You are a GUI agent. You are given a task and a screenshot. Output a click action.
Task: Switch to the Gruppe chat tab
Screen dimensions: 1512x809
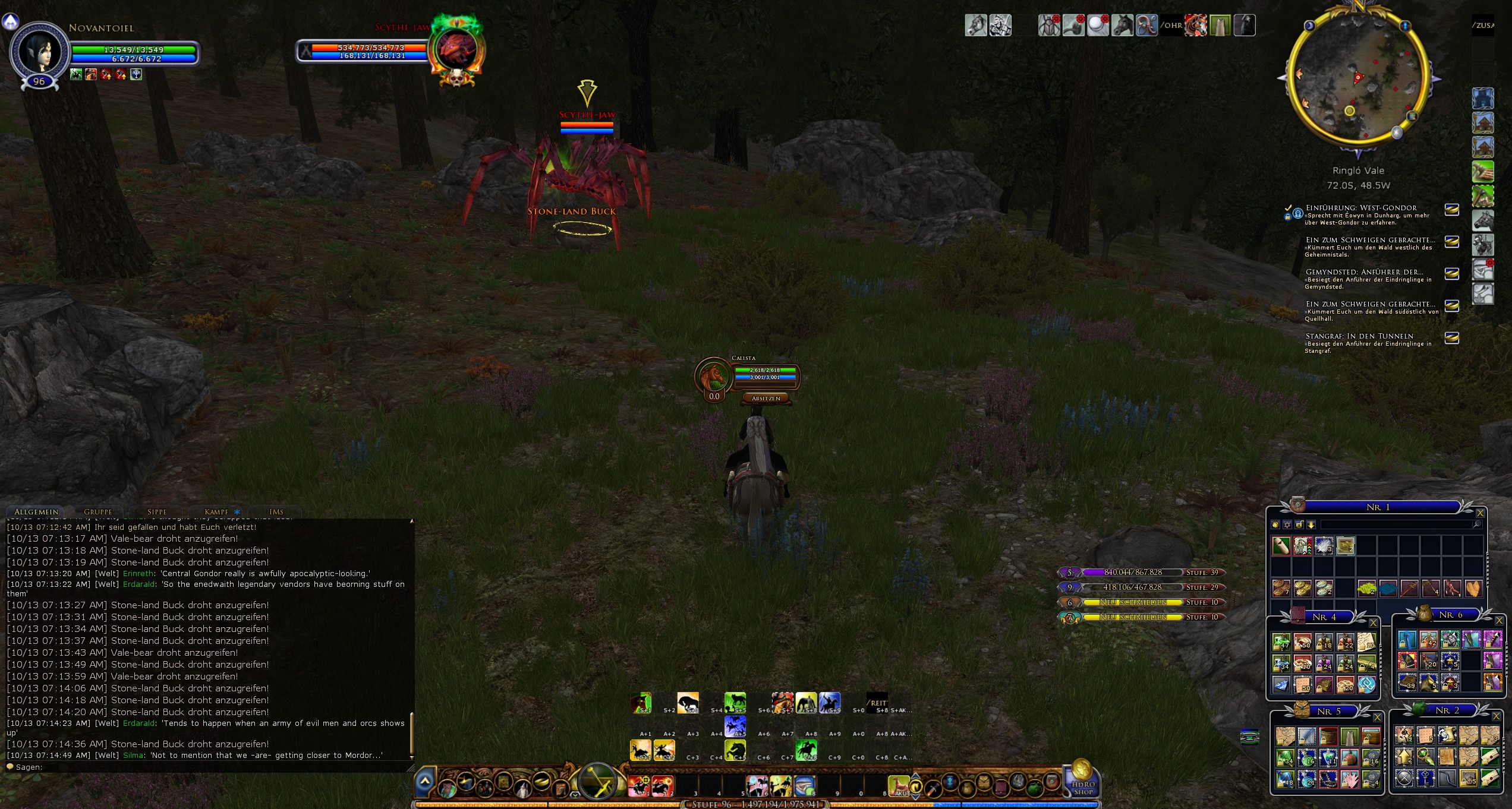[97, 511]
